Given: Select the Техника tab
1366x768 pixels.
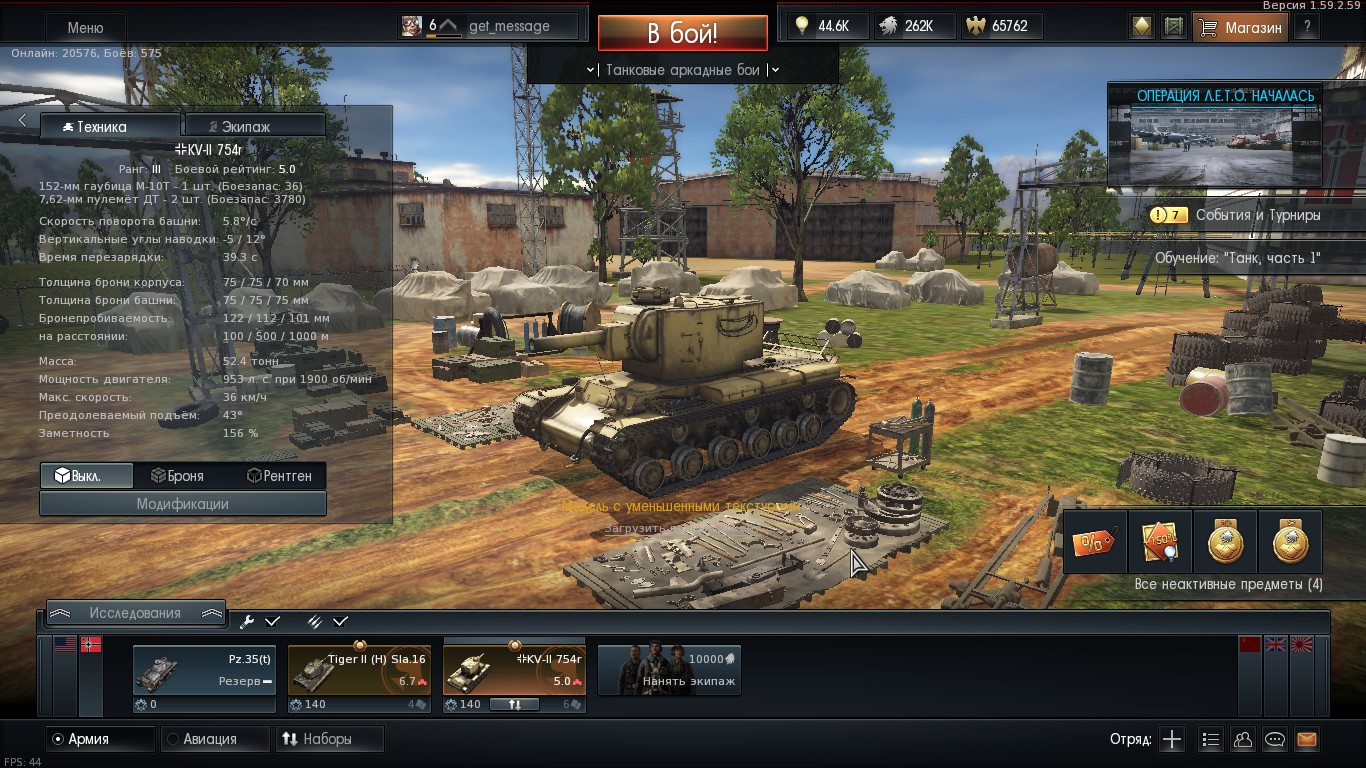Looking at the screenshot, I should [x=110, y=127].
